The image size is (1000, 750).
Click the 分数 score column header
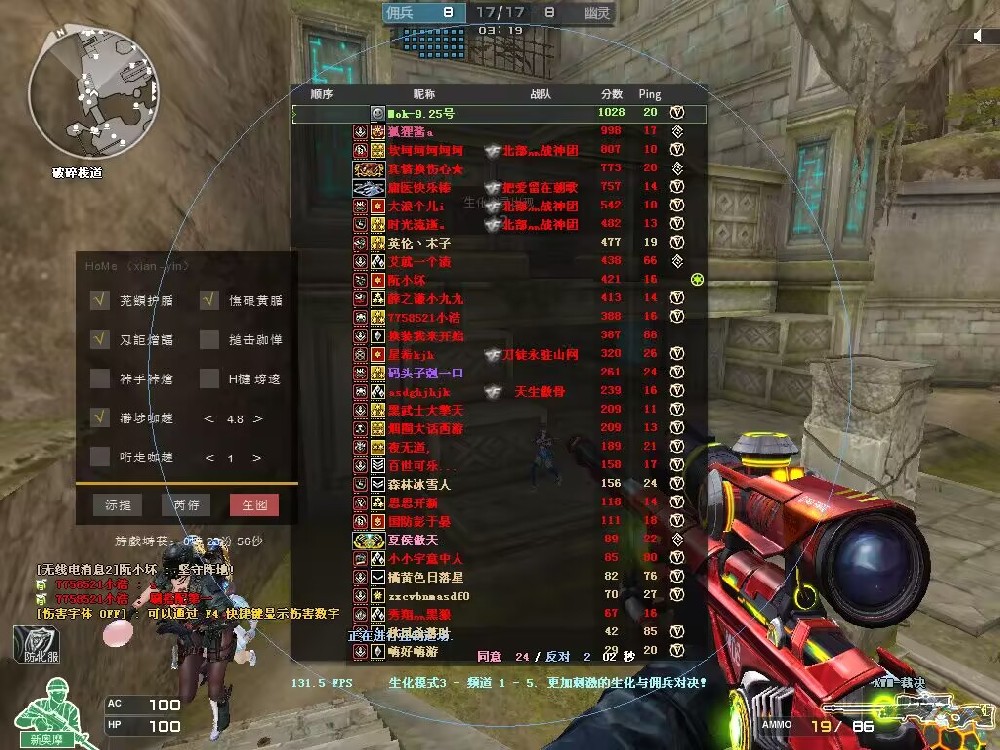pos(611,94)
